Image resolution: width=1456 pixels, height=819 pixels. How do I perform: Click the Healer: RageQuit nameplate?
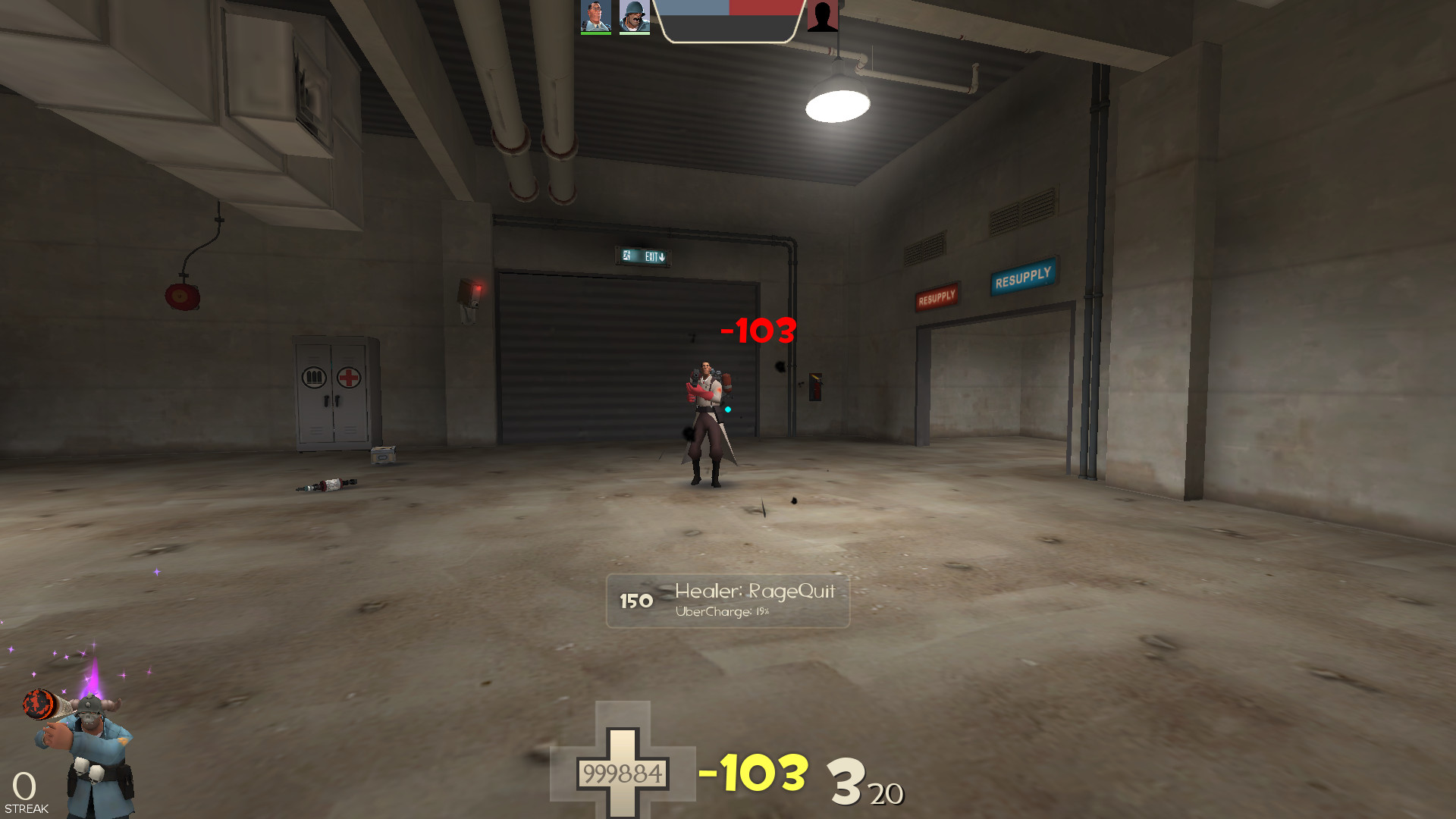[754, 592]
